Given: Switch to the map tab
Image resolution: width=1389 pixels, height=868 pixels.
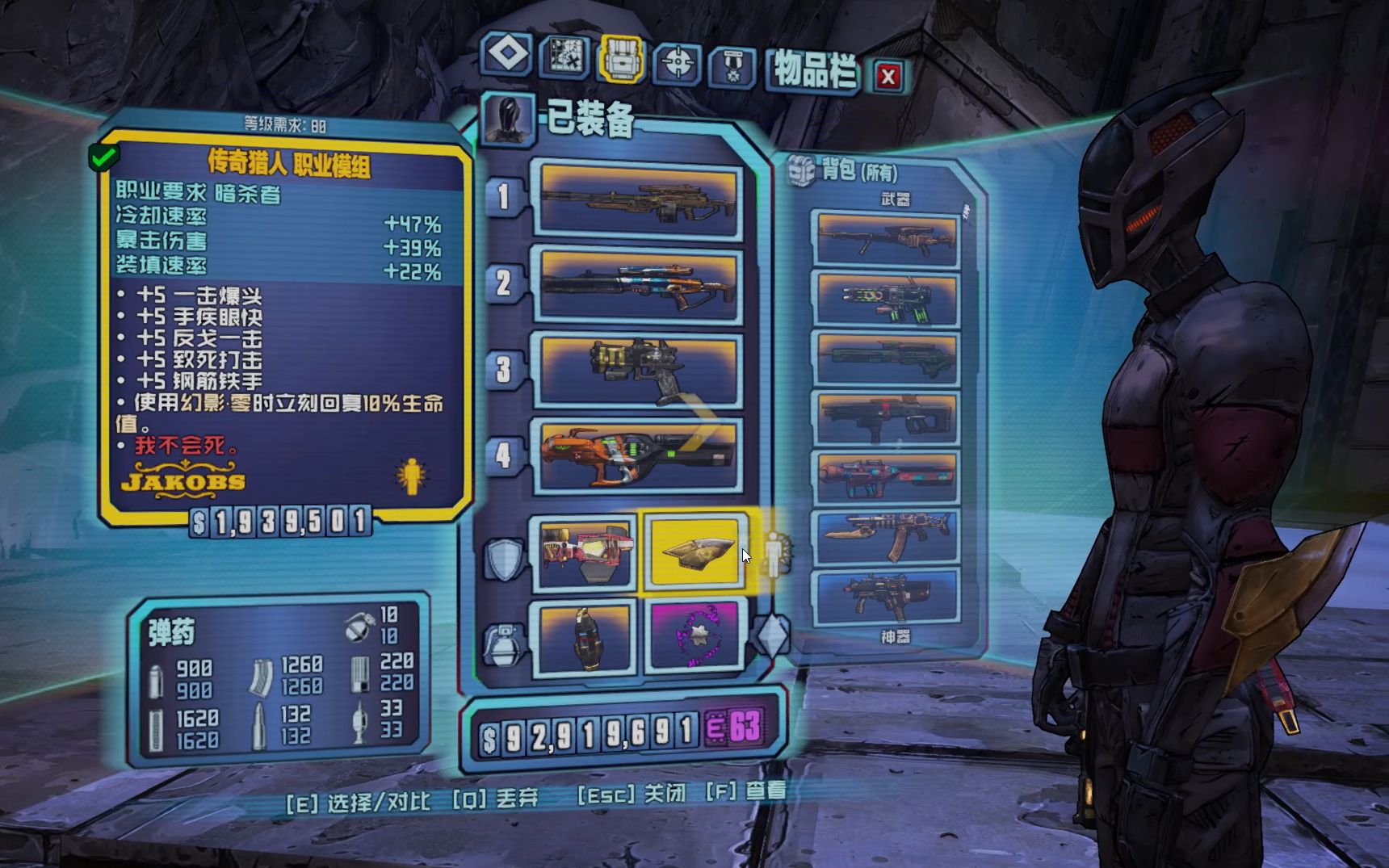Looking at the screenshot, I should (x=564, y=57).
